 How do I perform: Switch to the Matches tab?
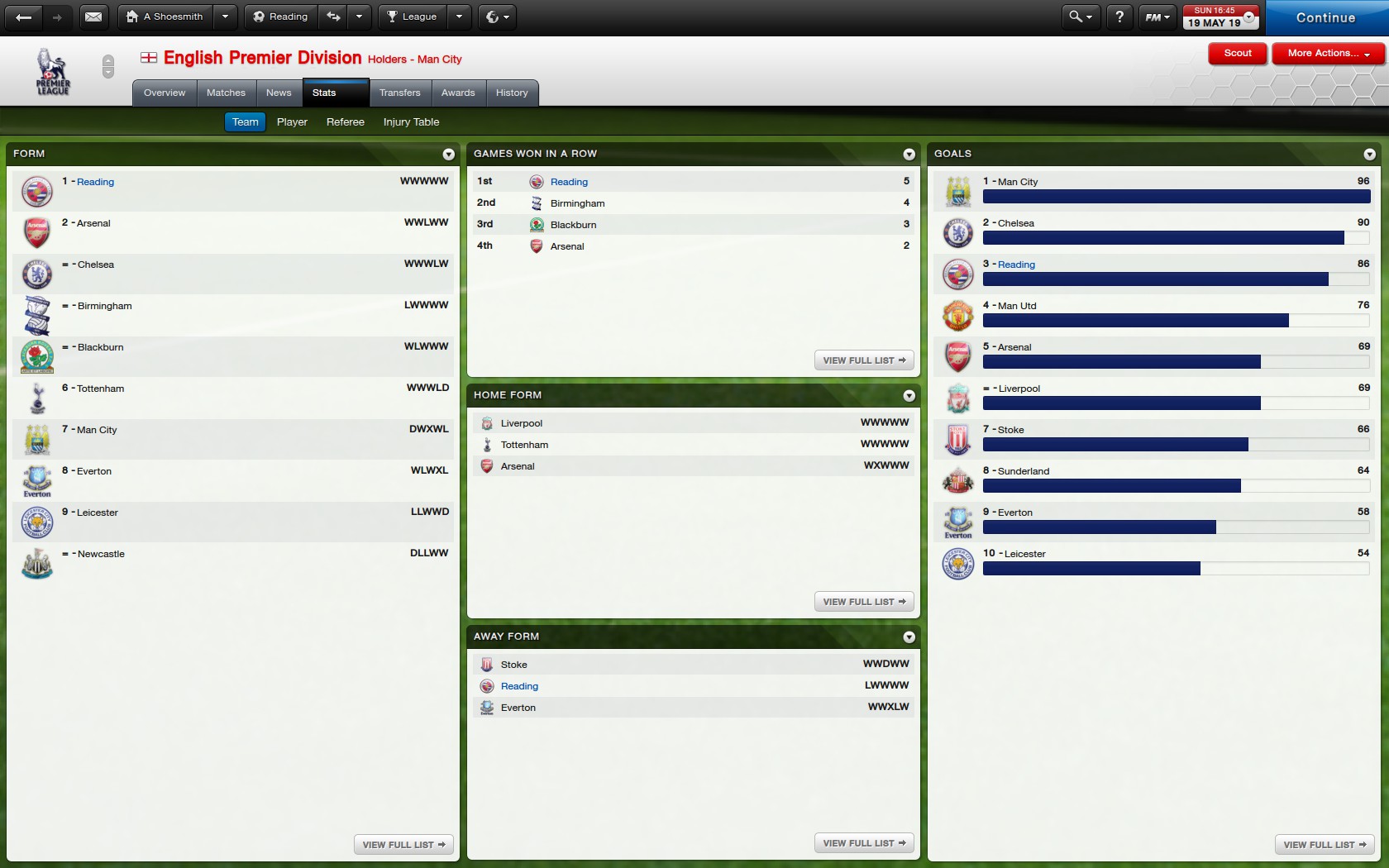(226, 93)
